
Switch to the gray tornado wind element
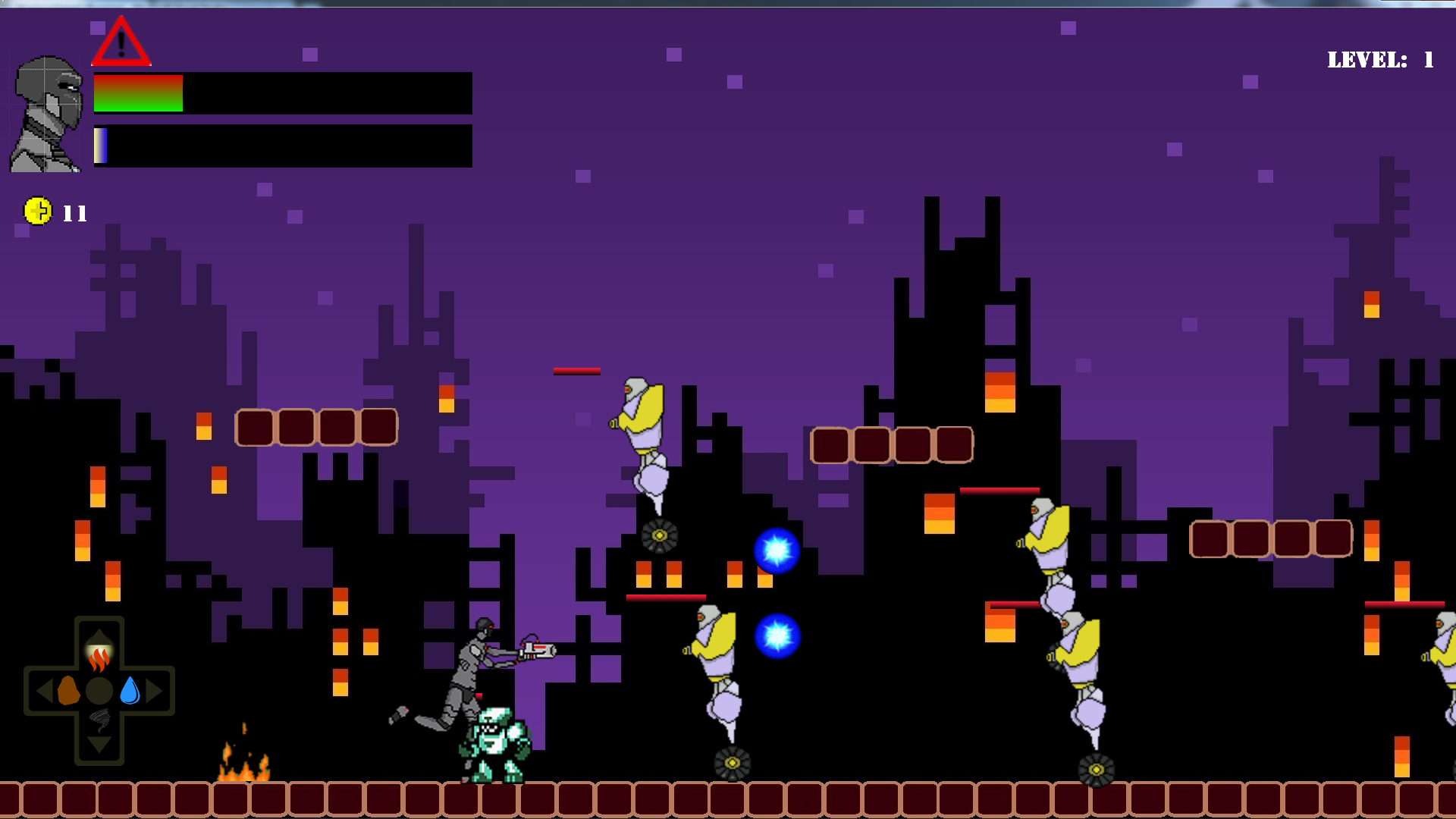click(100, 720)
